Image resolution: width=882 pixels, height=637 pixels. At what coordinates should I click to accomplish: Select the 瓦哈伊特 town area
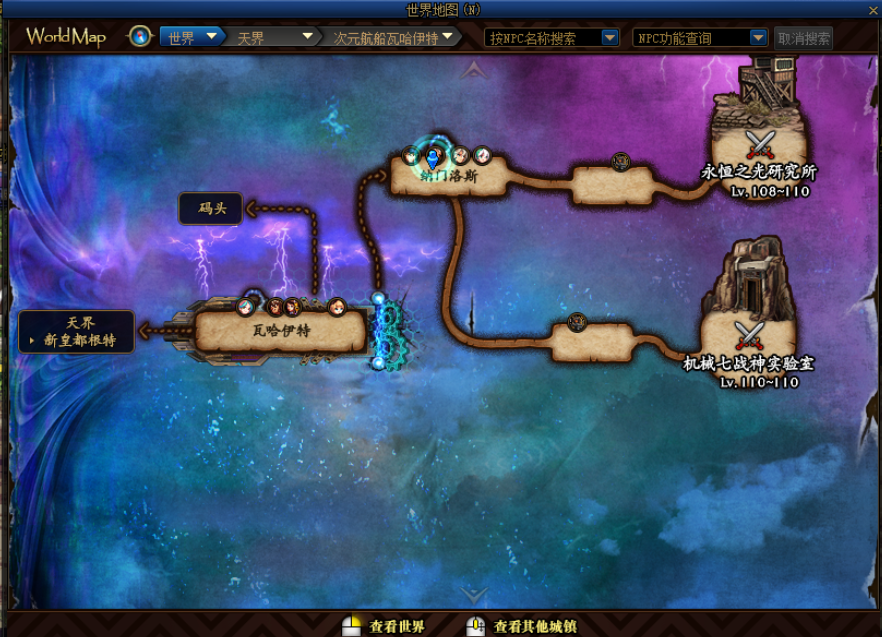coord(280,332)
